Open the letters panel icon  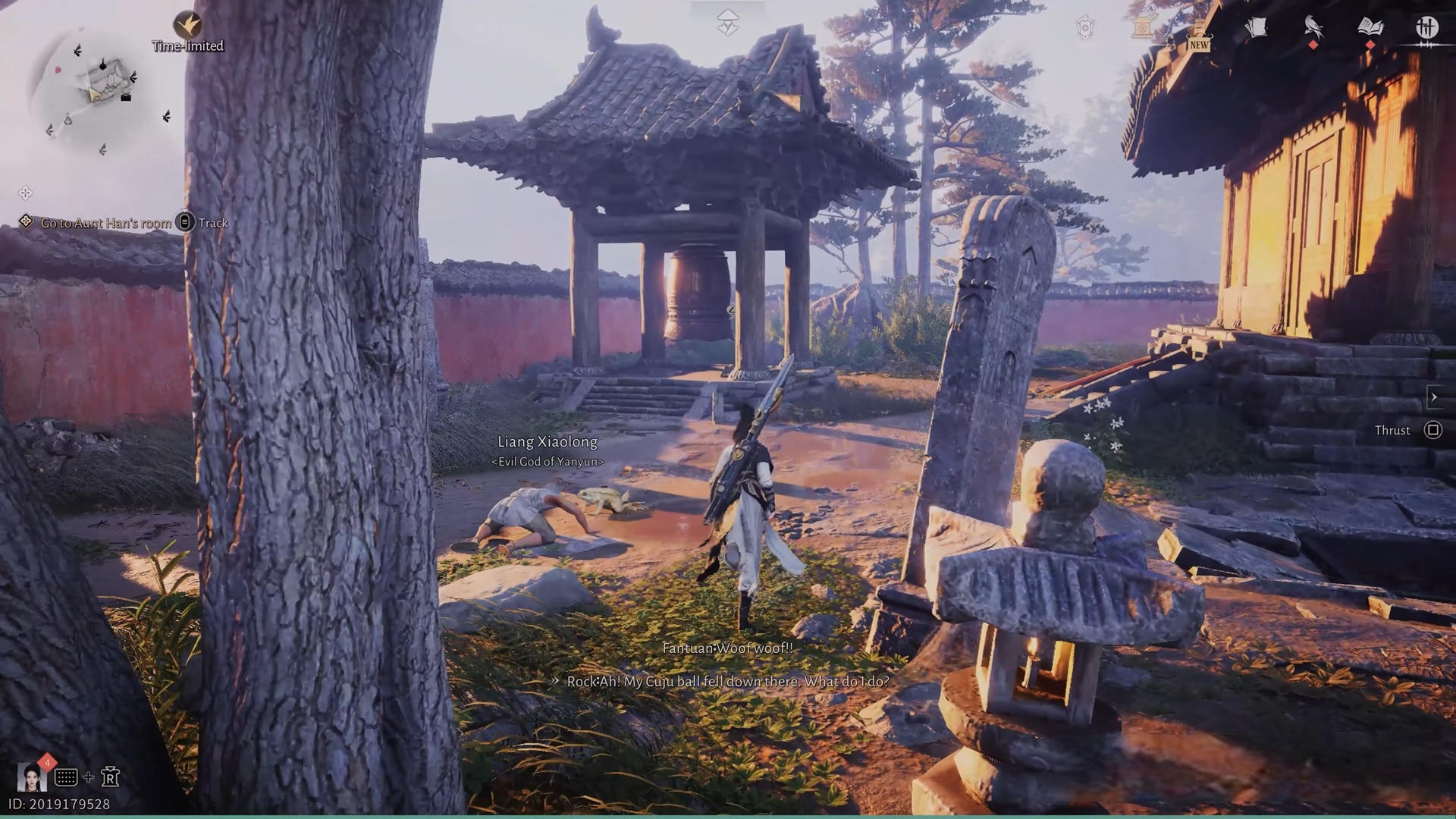click(x=1257, y=26)
